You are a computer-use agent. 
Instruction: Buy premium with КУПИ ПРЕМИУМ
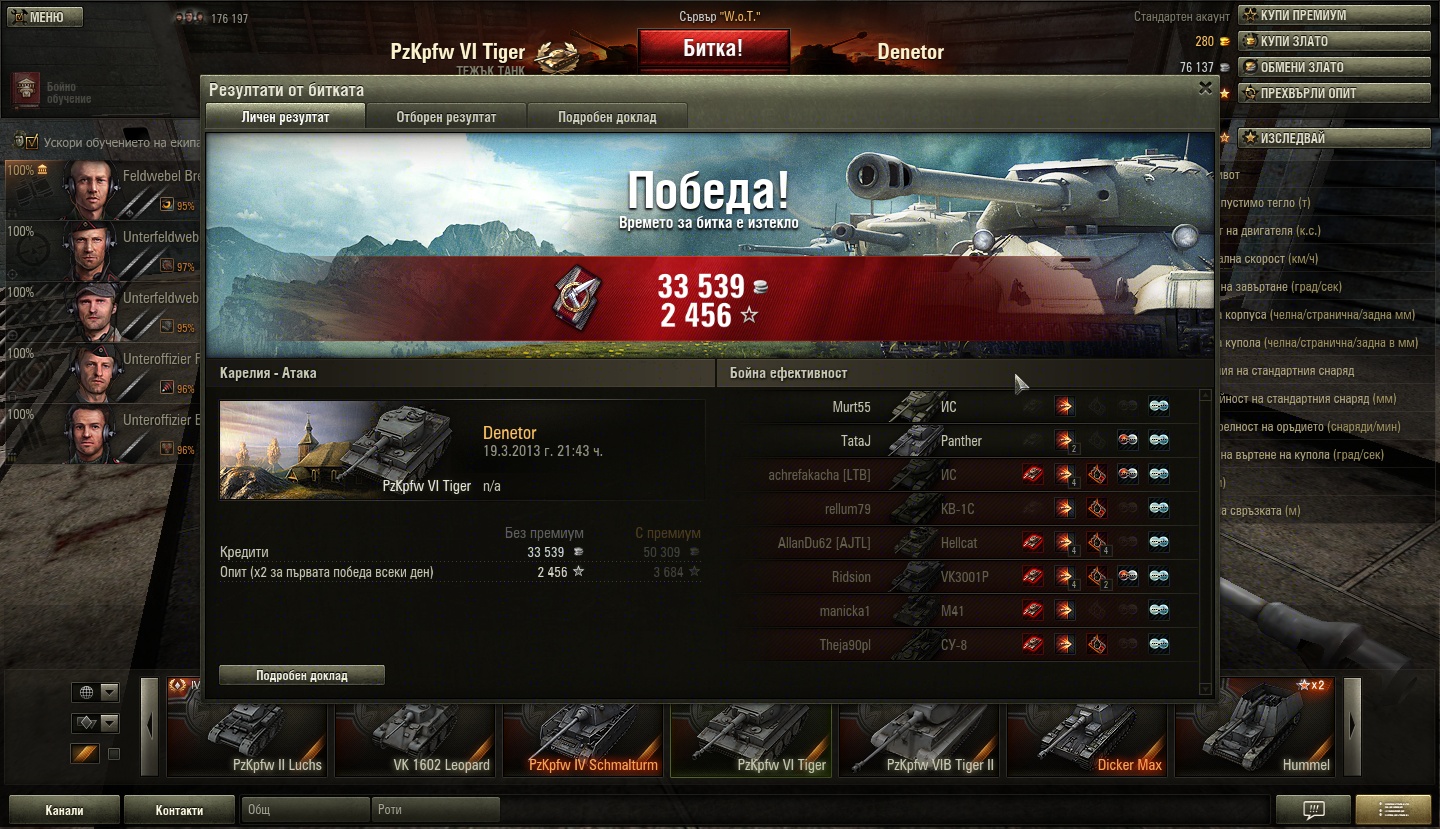pyautogui.click(x=1335, y=15)
